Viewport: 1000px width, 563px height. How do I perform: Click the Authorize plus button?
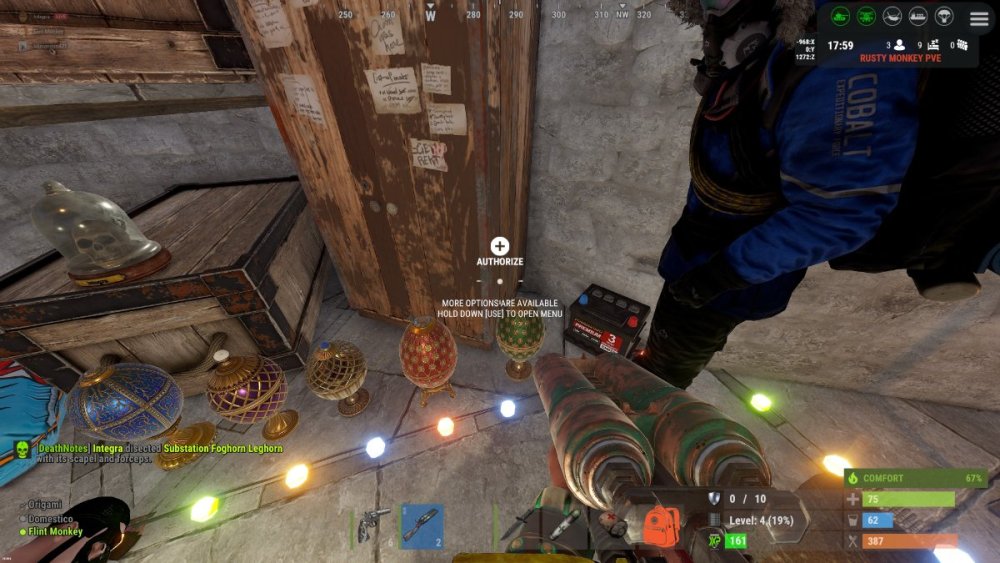point(500,246)
